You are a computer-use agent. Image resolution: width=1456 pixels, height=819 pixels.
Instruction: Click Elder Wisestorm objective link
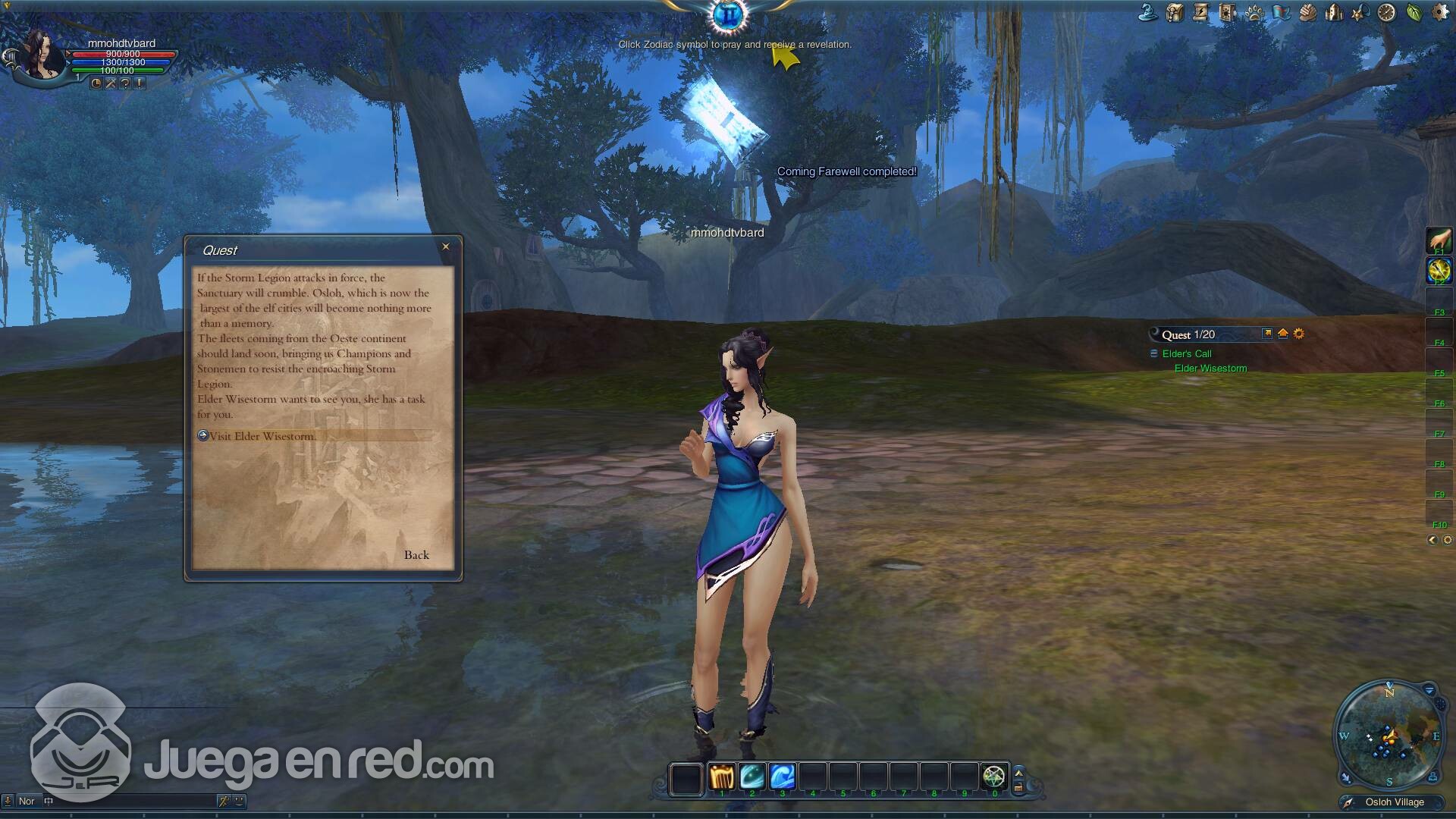click(x=1210, y=369)
